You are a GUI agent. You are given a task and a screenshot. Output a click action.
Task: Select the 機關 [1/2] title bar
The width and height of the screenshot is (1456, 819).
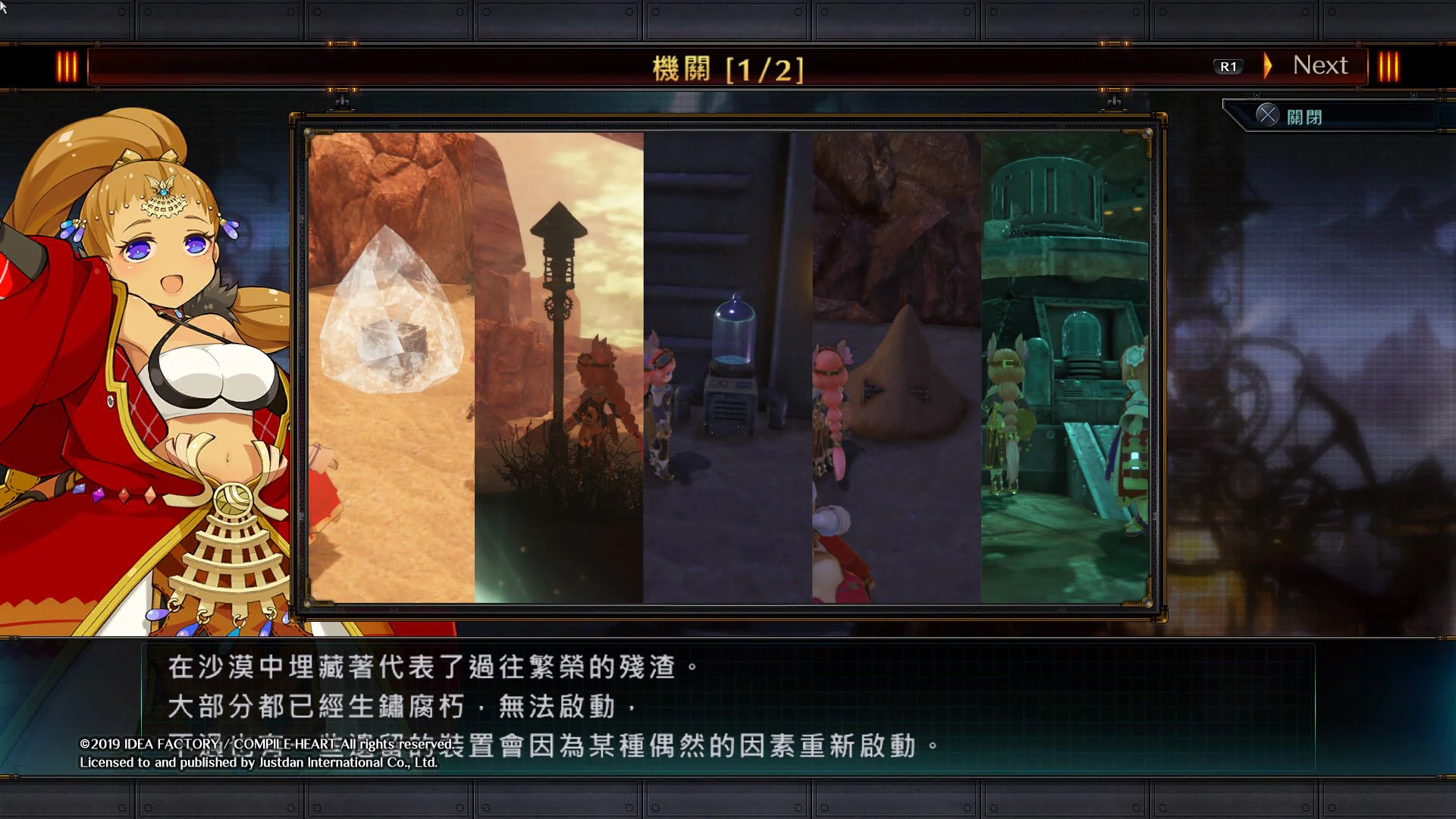pos(728,67)
